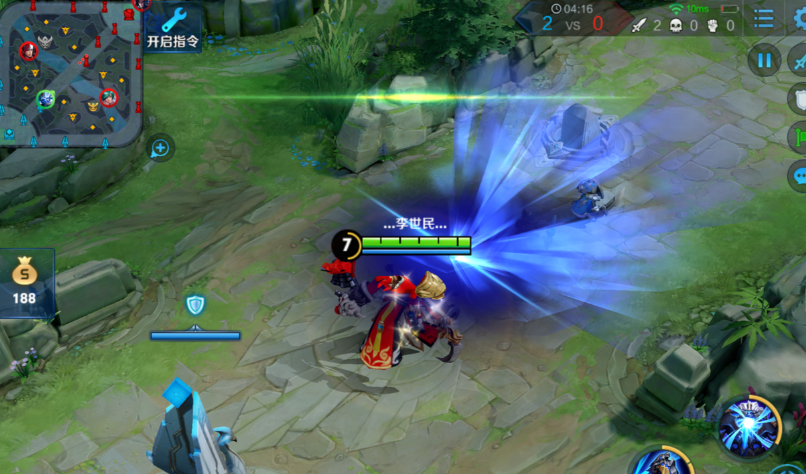Open the gold shop showing 188

tap(24, 282)
